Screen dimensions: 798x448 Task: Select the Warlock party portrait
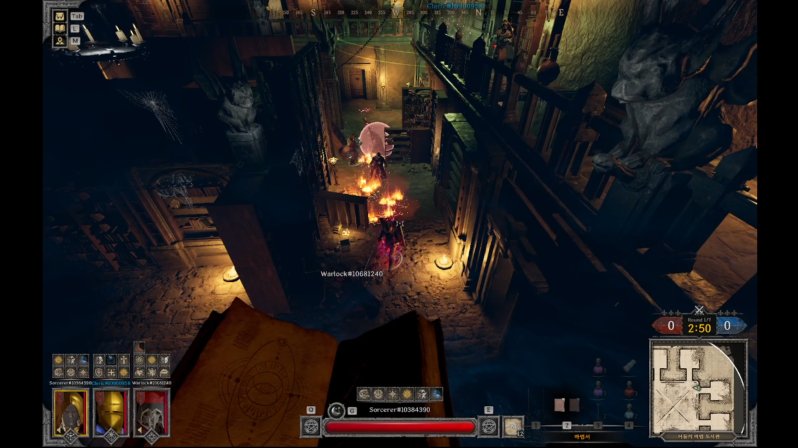coord(151,411)
